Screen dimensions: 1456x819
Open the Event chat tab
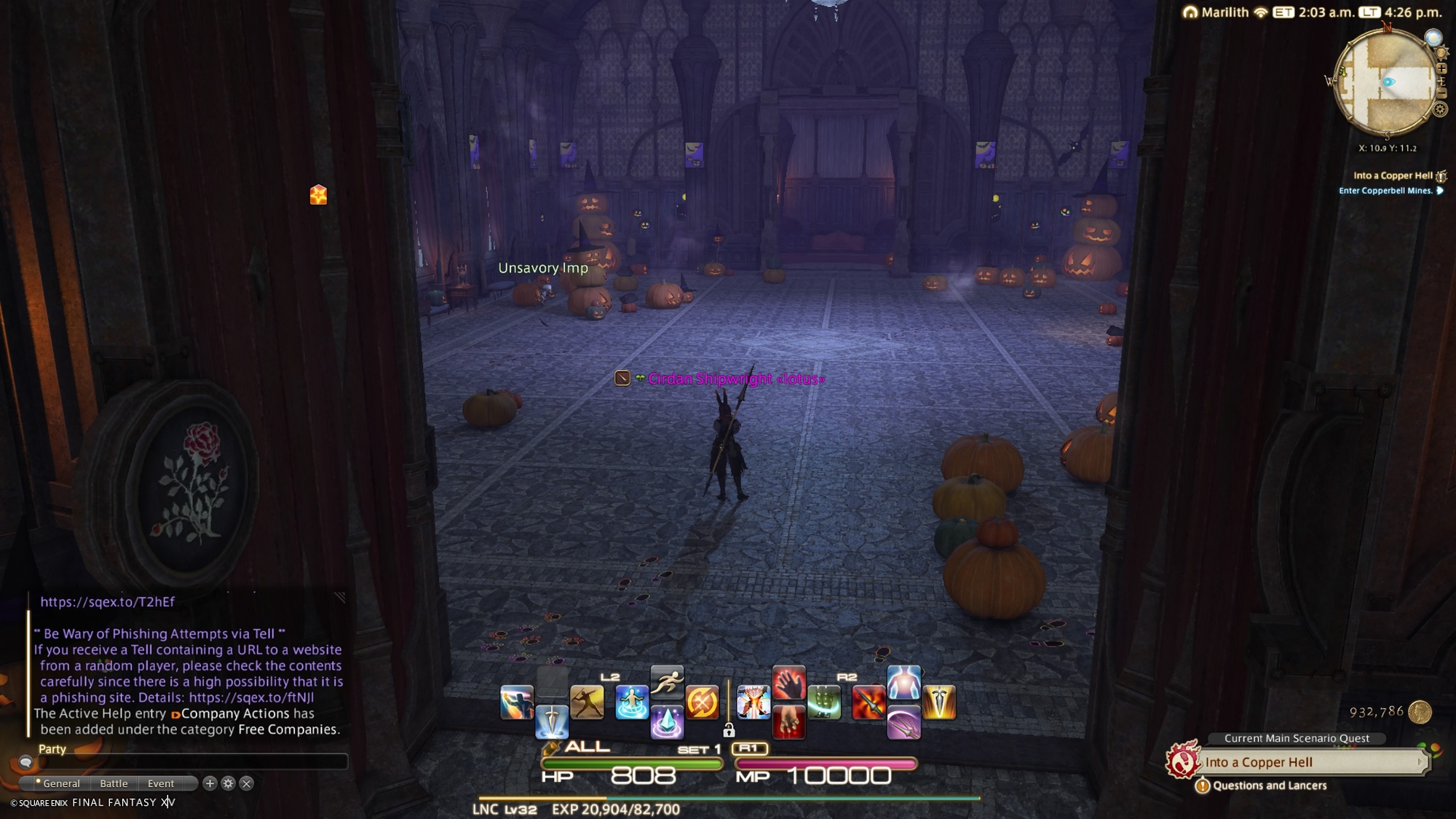161,783
